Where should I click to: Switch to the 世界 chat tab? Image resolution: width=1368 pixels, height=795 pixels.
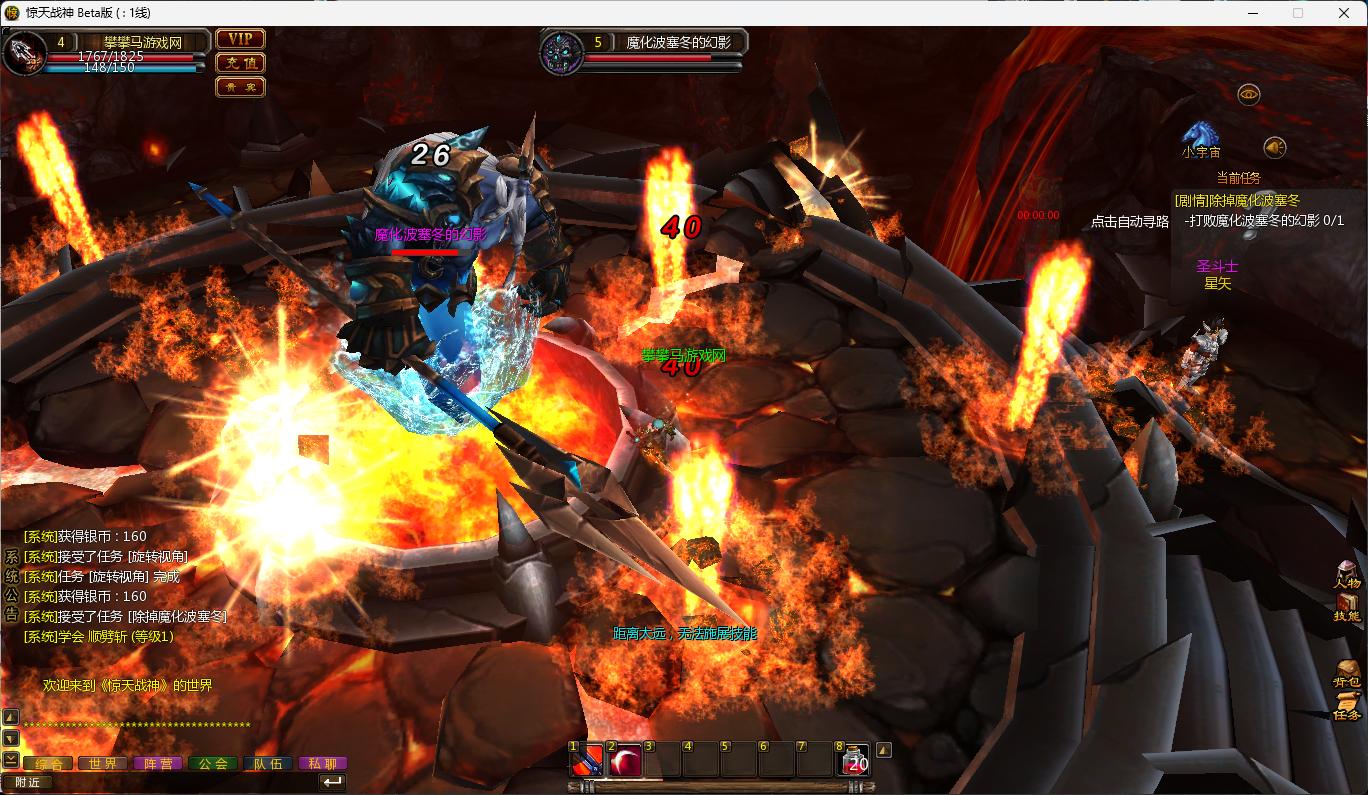coord(103,763)
